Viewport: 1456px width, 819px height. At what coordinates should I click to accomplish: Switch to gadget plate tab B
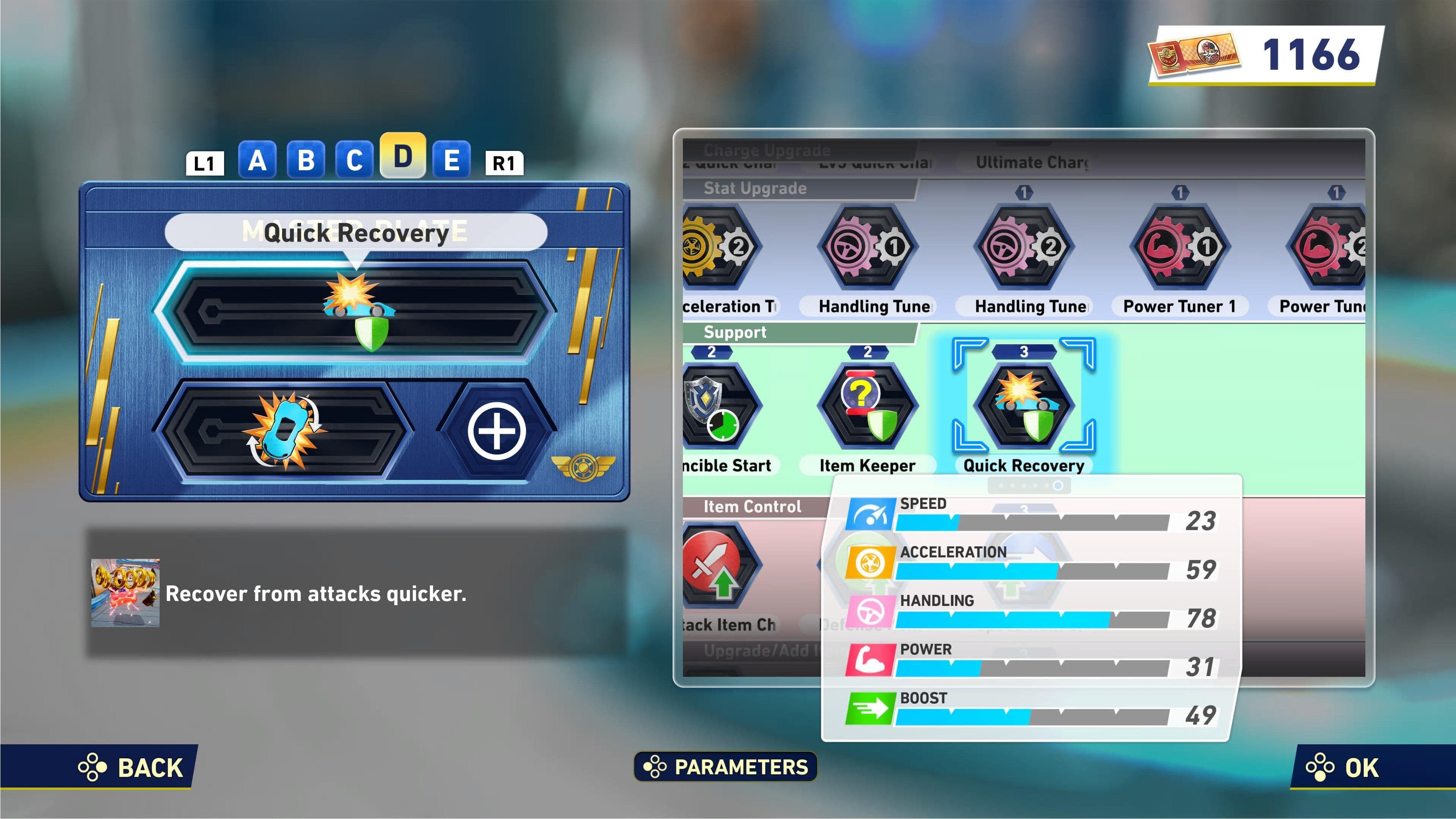(306, 160)
